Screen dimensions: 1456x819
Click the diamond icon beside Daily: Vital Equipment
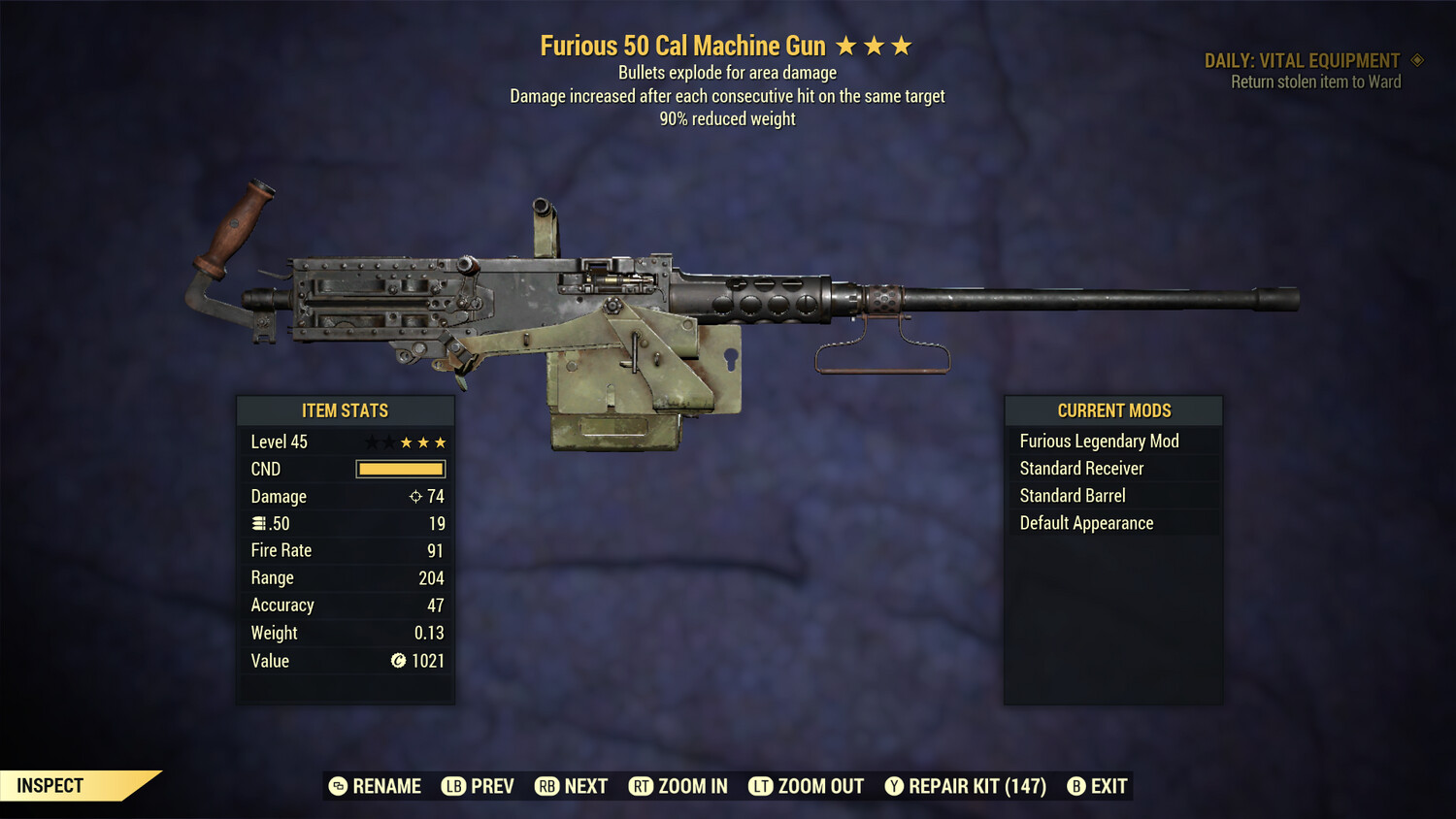coord(1417,59)
